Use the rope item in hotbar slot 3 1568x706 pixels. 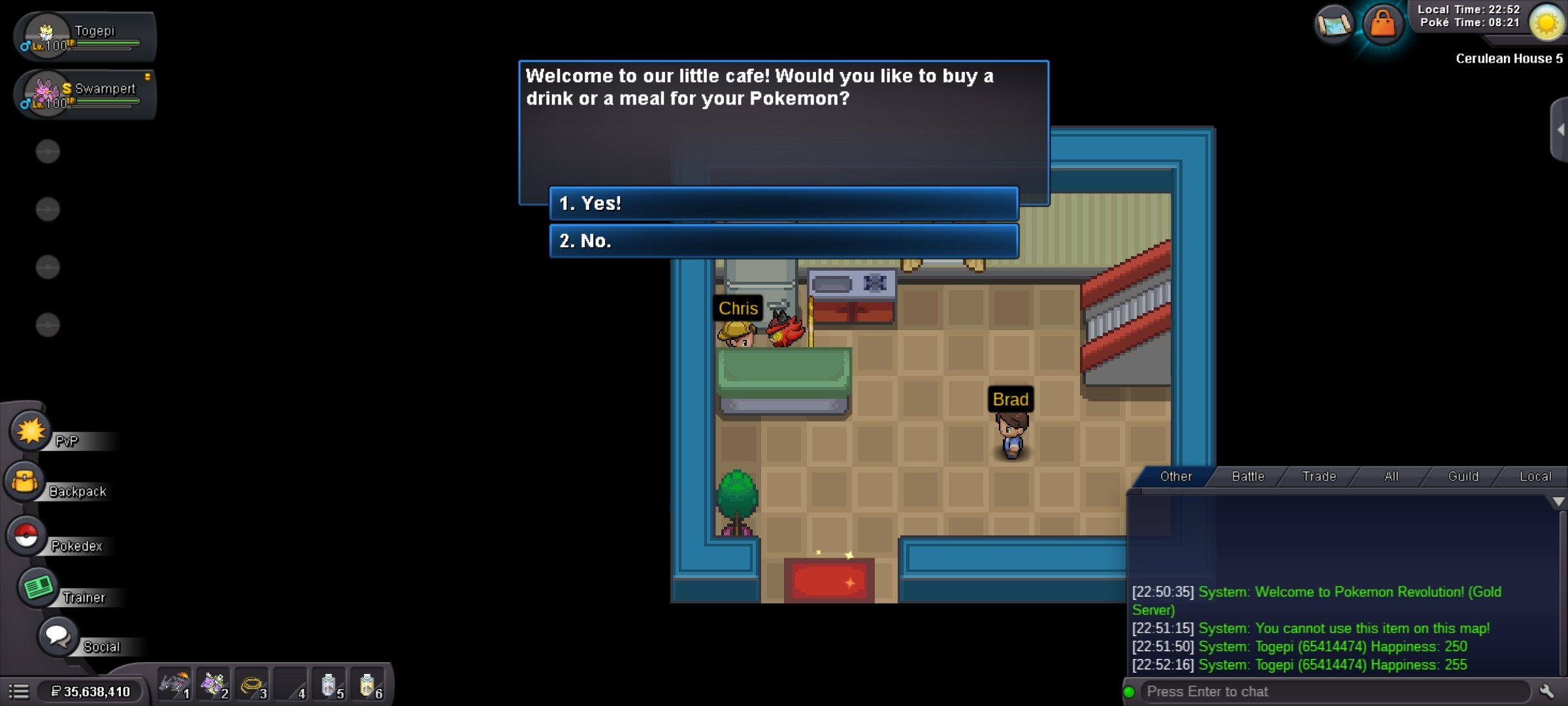click(x=252, y=685)
